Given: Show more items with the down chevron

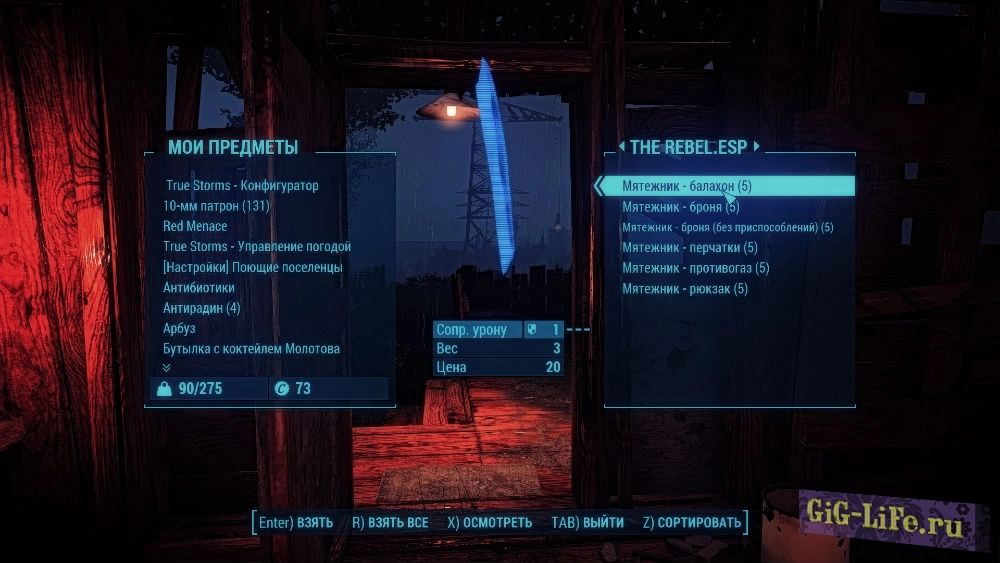Looking at the screenshot, I should click(x=167, y=367).
